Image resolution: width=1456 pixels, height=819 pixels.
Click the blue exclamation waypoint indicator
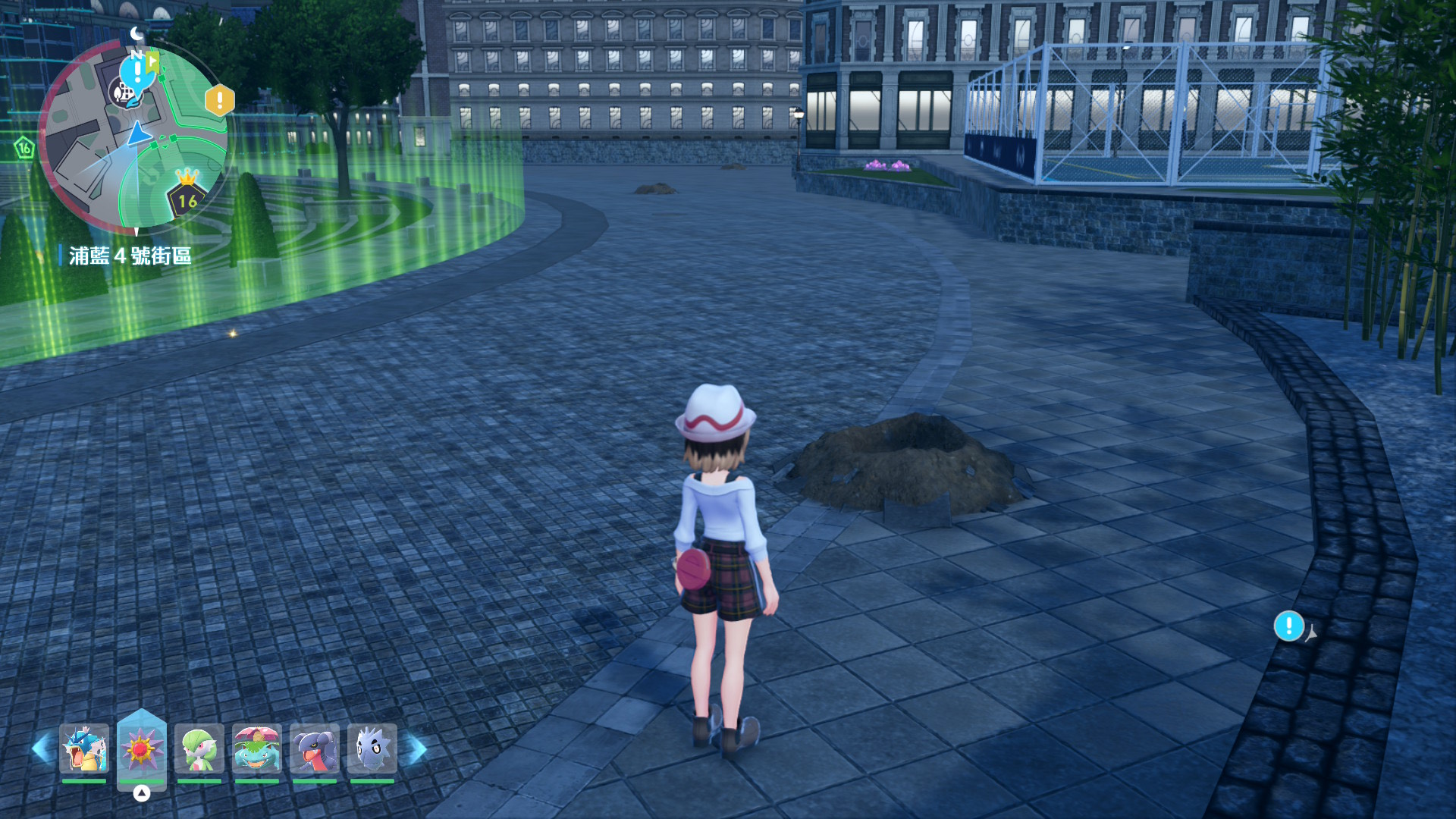[1288, 626]
